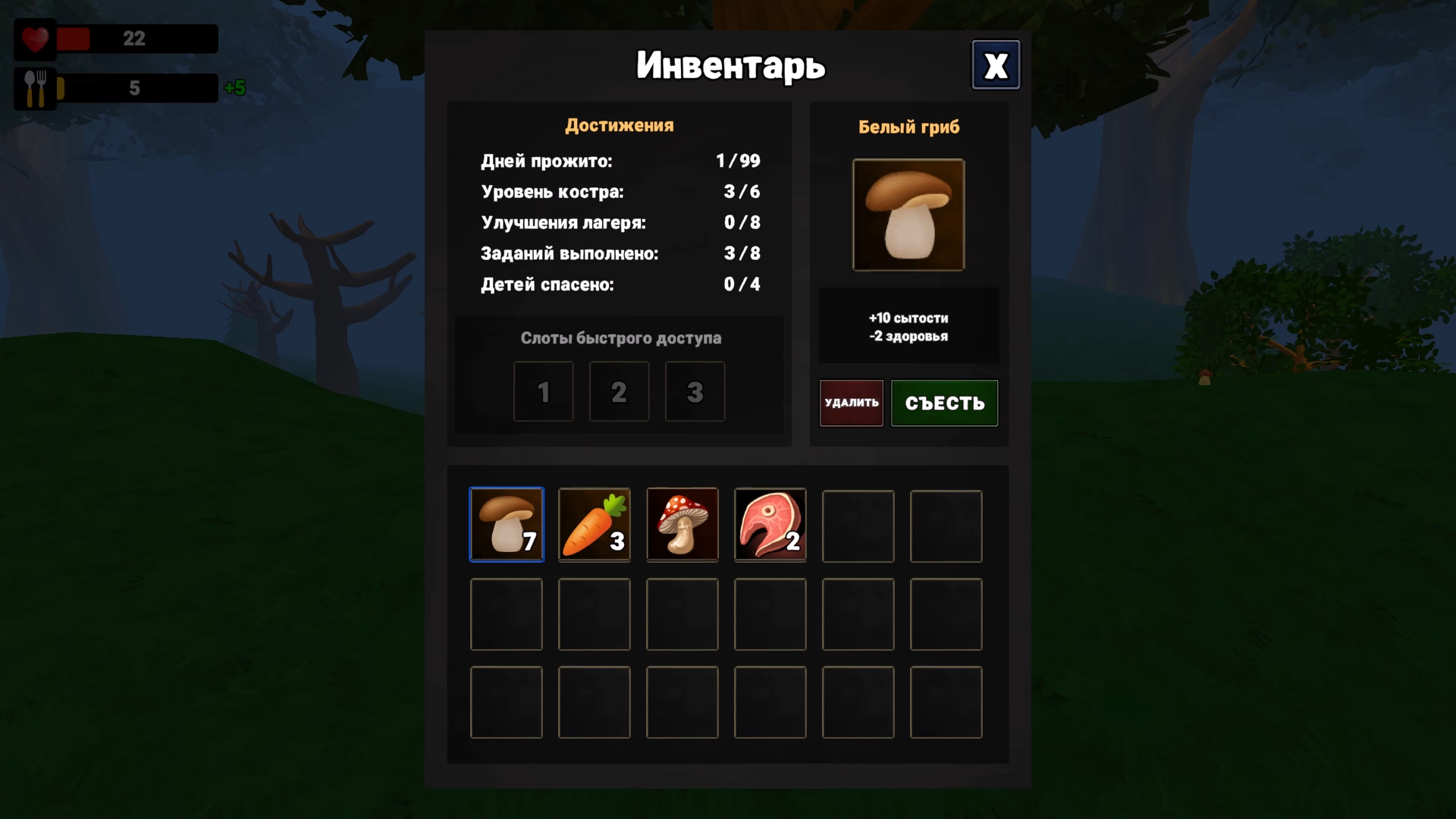The width and height of the screenshot is (1456, 819).
Task: Close the Инвентарь window
Action: click(x=996, y=64)
